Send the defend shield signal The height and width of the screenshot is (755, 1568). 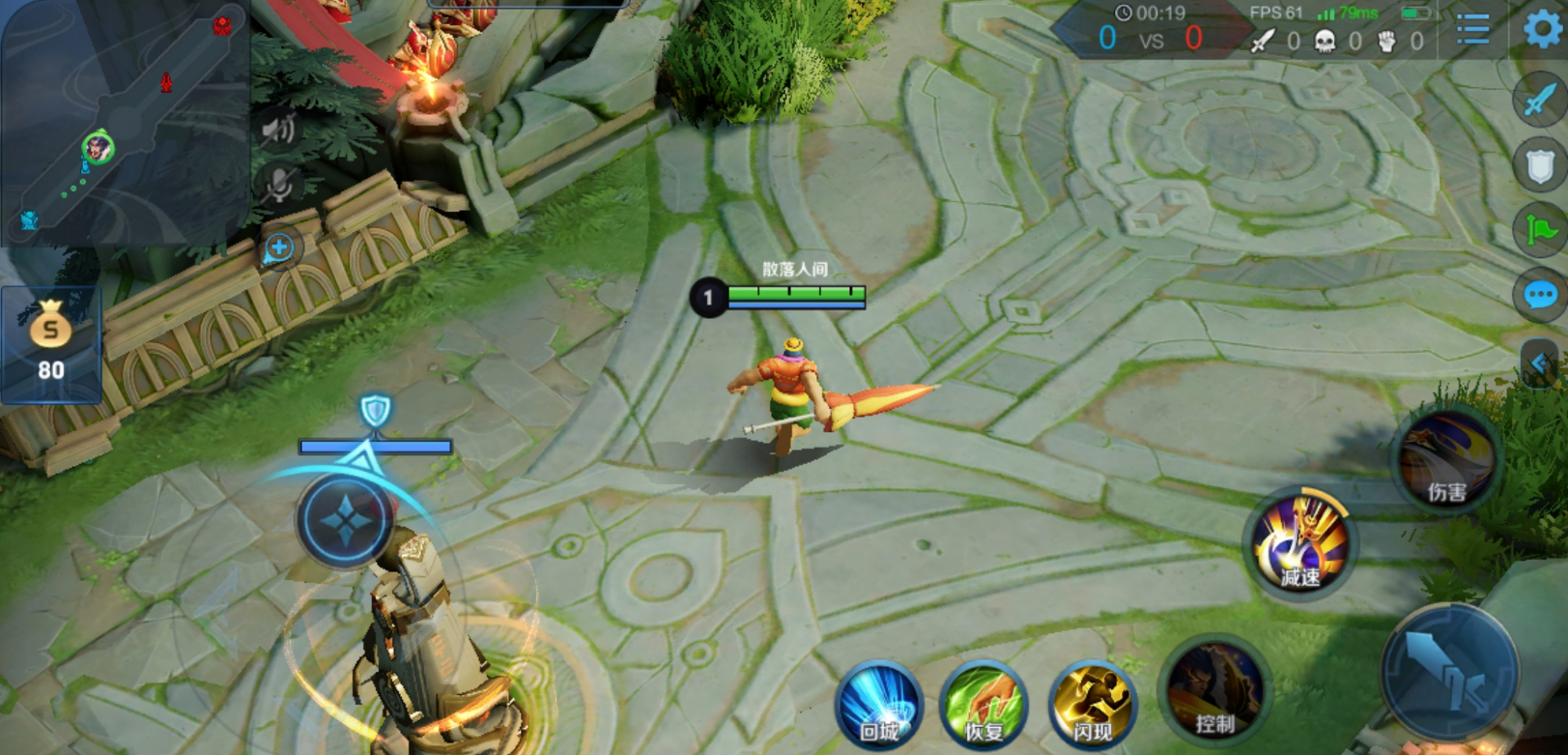(x=1540, y=165)
